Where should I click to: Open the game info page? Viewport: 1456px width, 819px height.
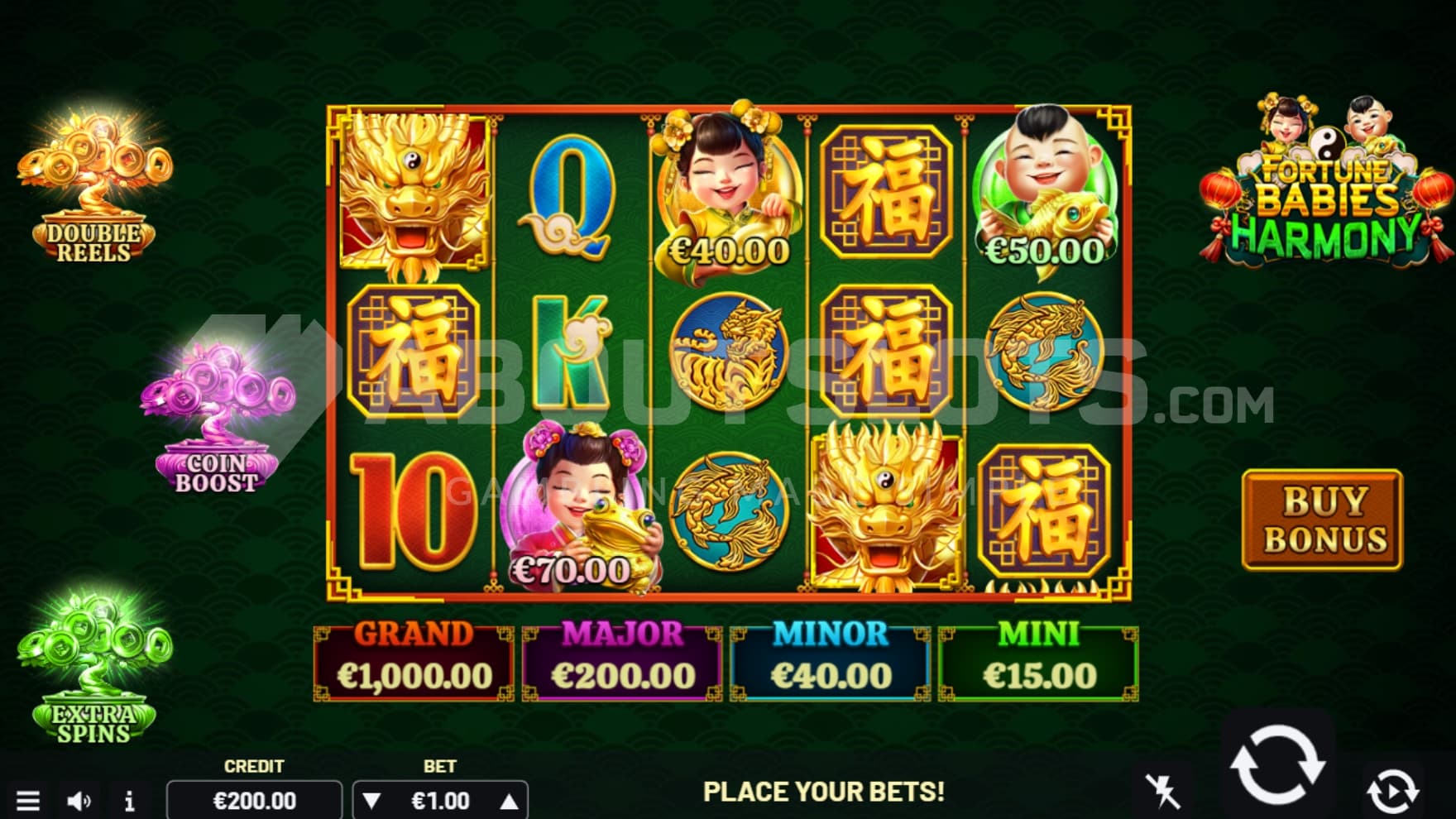(x=129, y=801)
